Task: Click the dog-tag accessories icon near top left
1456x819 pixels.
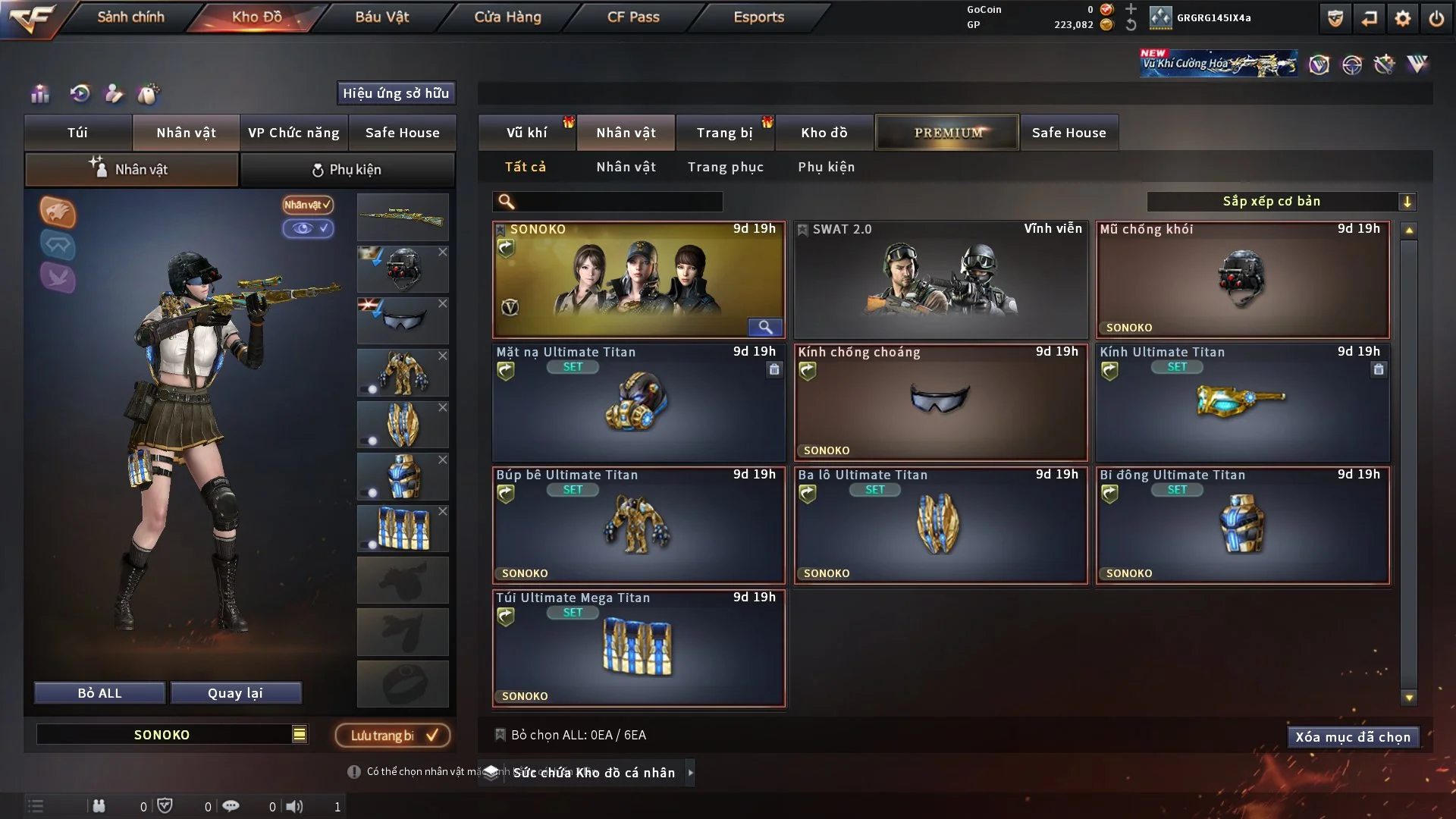Action: [x=149, y=94]
